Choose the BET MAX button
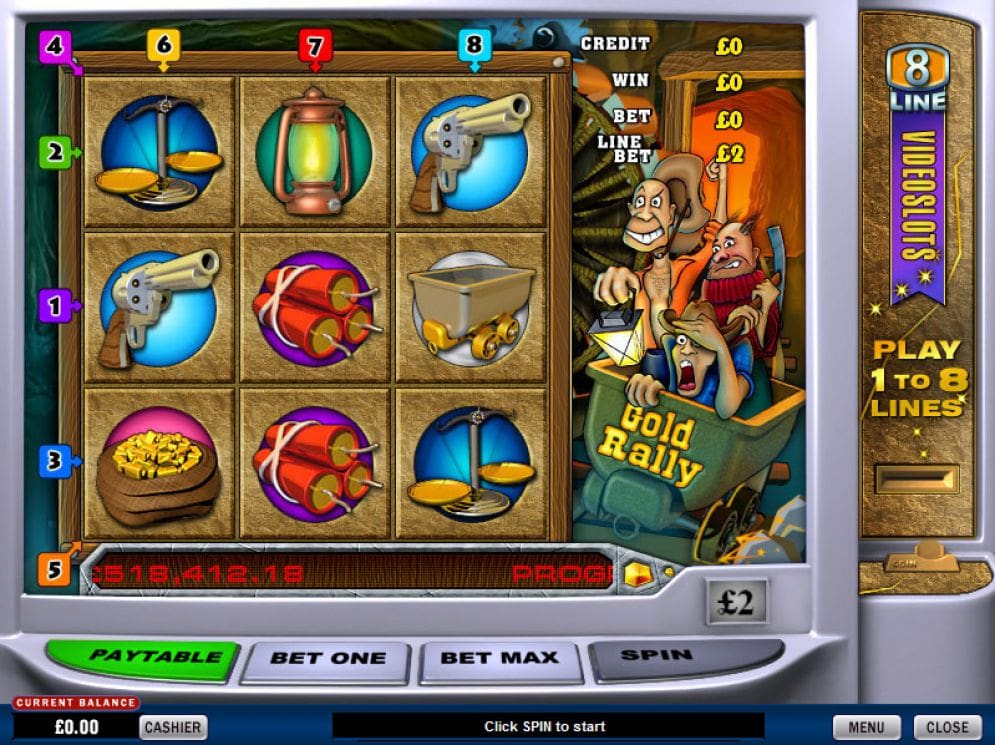The image size is (995, 745). [x=500, y=660]
